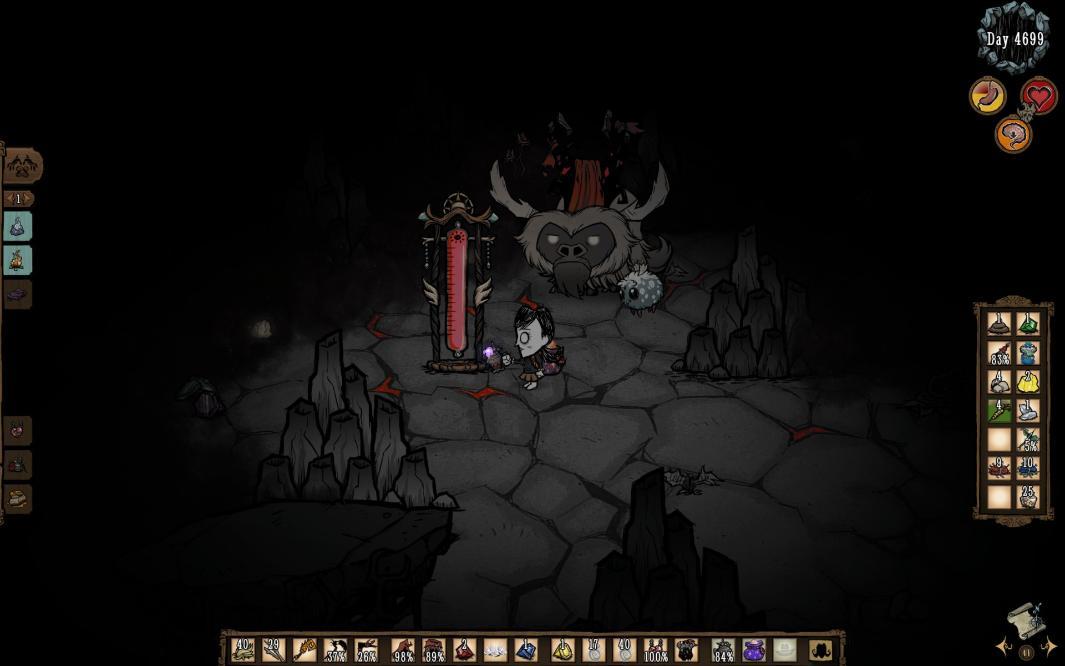The image size is (1065, 666).
Task: Select the 40-stack grass slot in inventory
Action: point(242,649)
